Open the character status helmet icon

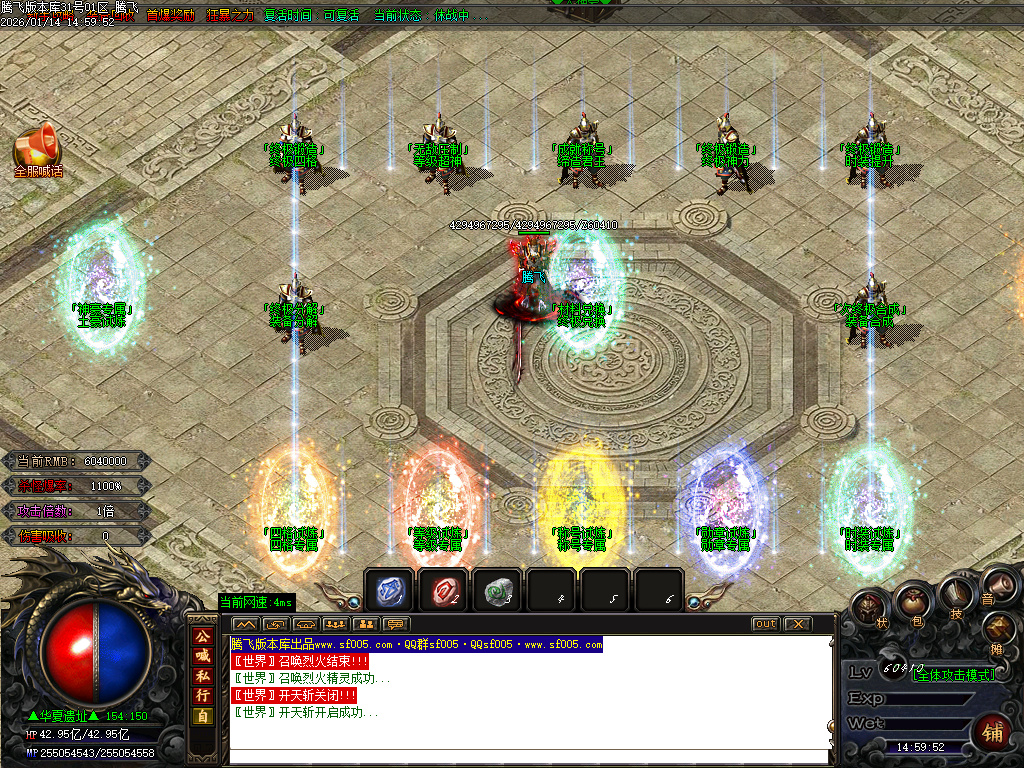click(x=869, y=607)
